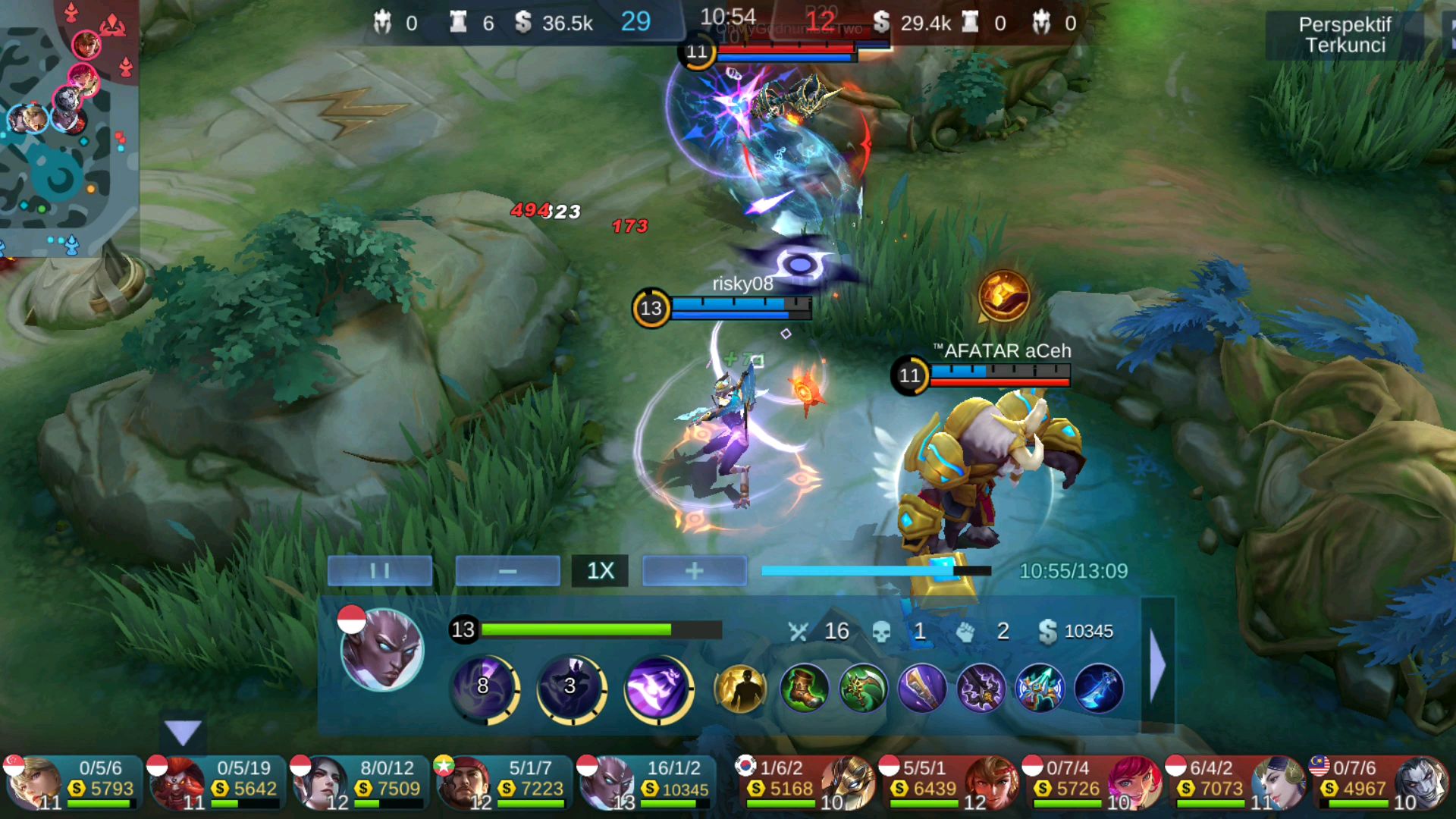Increase replay speed with the plus button

(694, 571)
